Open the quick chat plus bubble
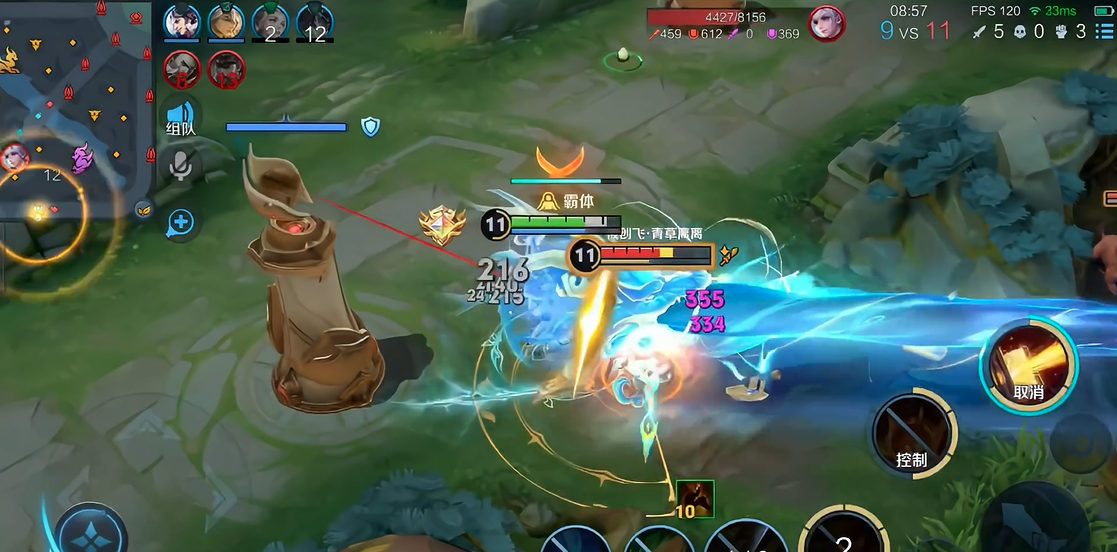Screen dimensions: 1117x552 181,222
